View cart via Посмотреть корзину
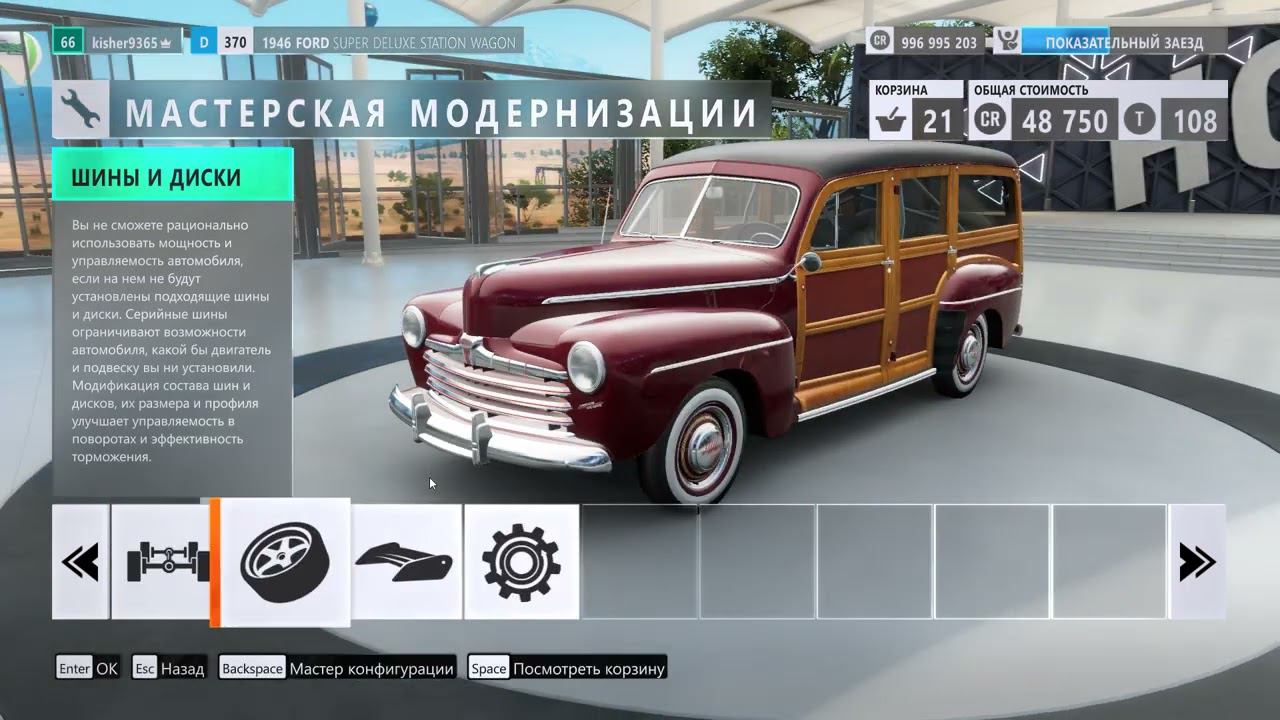This screenshot has width=1280, height=720. click(x=567, y=668)
